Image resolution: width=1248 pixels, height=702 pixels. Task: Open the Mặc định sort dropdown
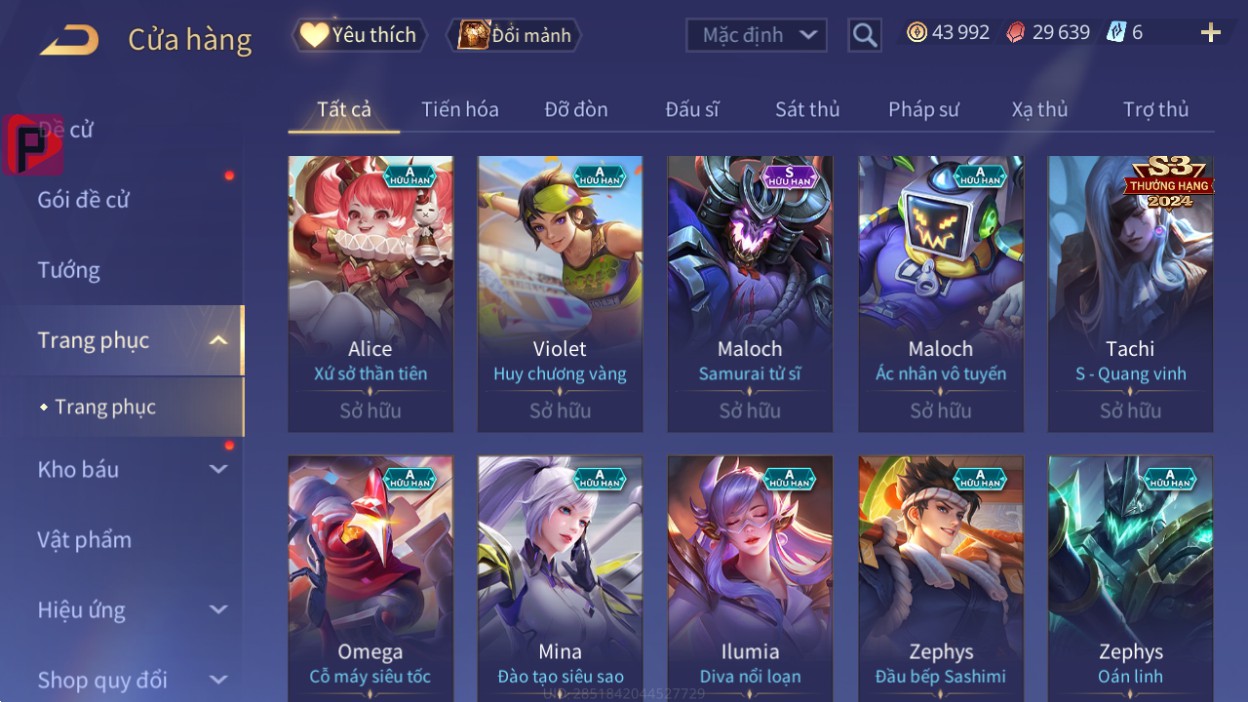click(x=757, y=35)
